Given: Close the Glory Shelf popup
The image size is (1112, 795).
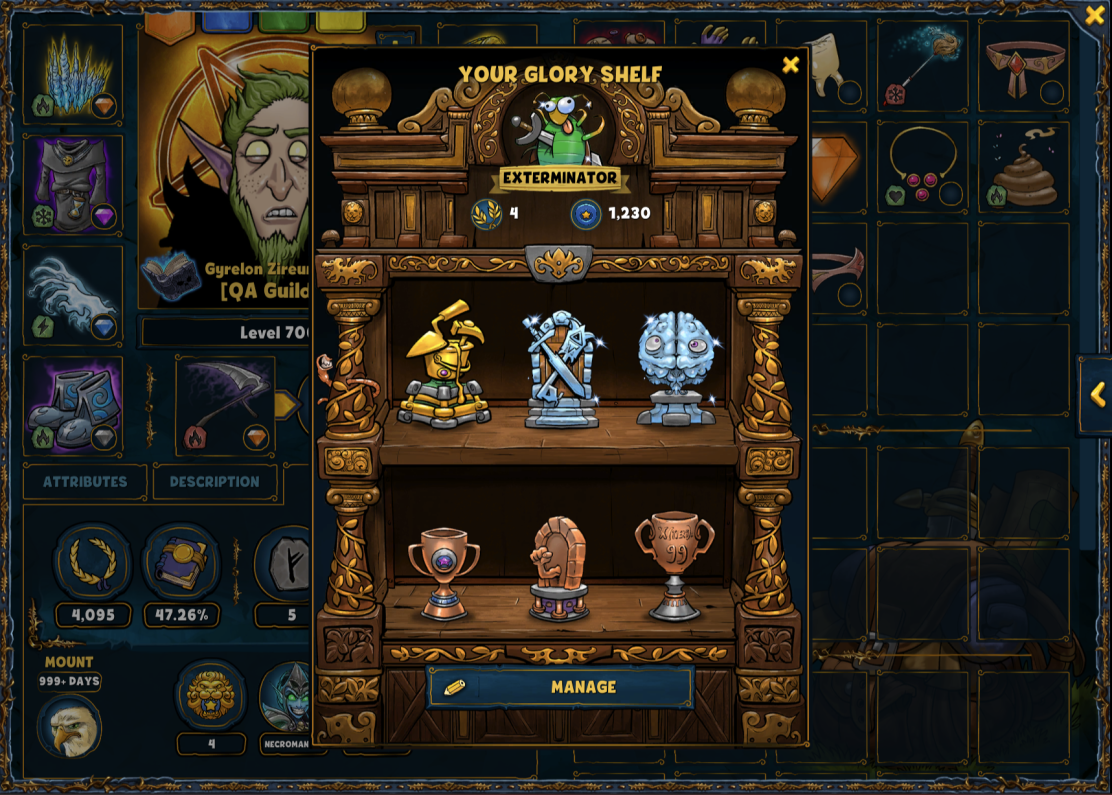Looking at the screenshot, I should pos(790,65).
